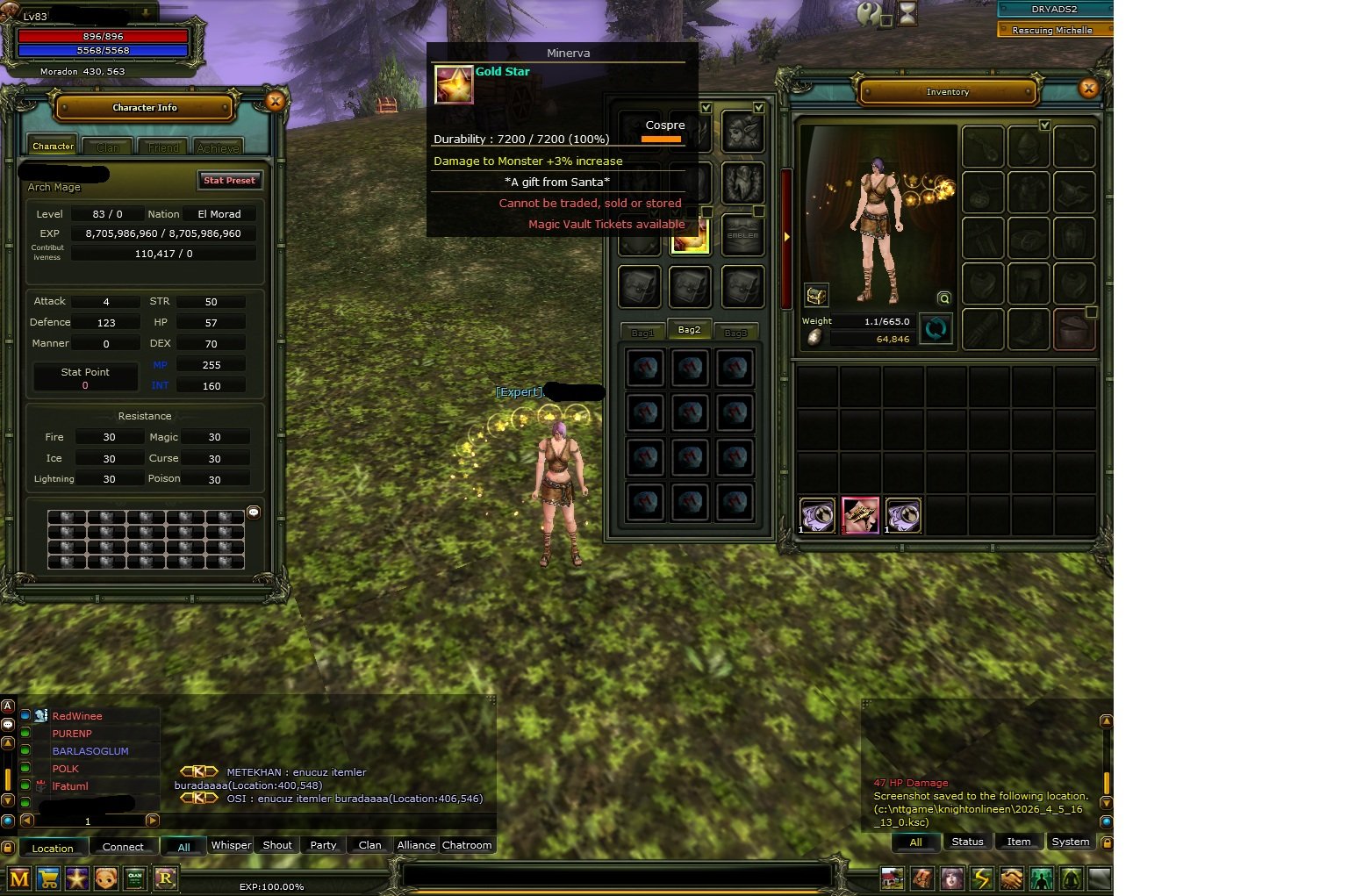Viewport: 1348px width, 896px height.
Task: Click the Rescuing Michelle quest entry
Action: click(x=1053, y=29)
